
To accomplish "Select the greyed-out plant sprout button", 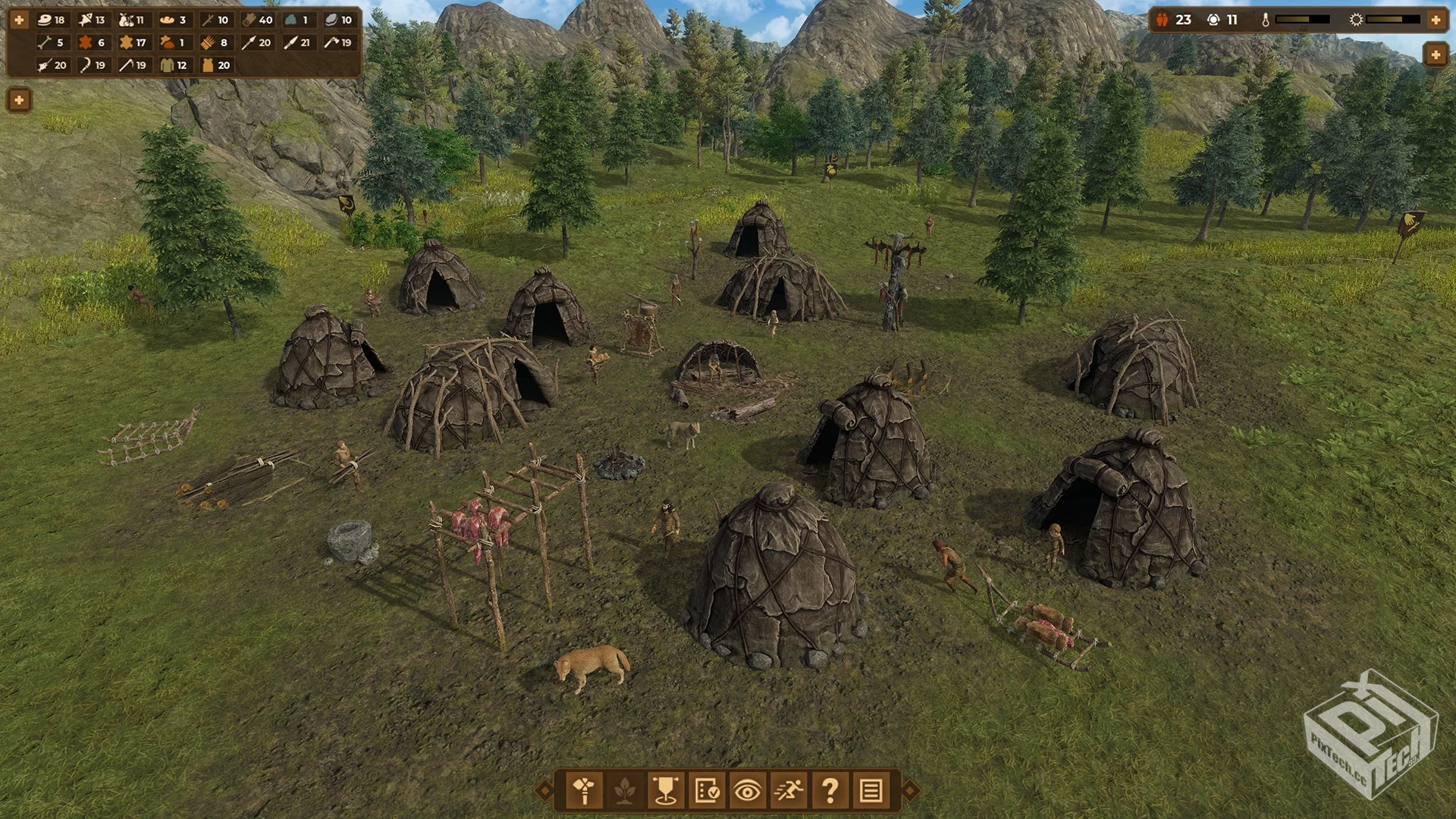I will pos(625,791).
